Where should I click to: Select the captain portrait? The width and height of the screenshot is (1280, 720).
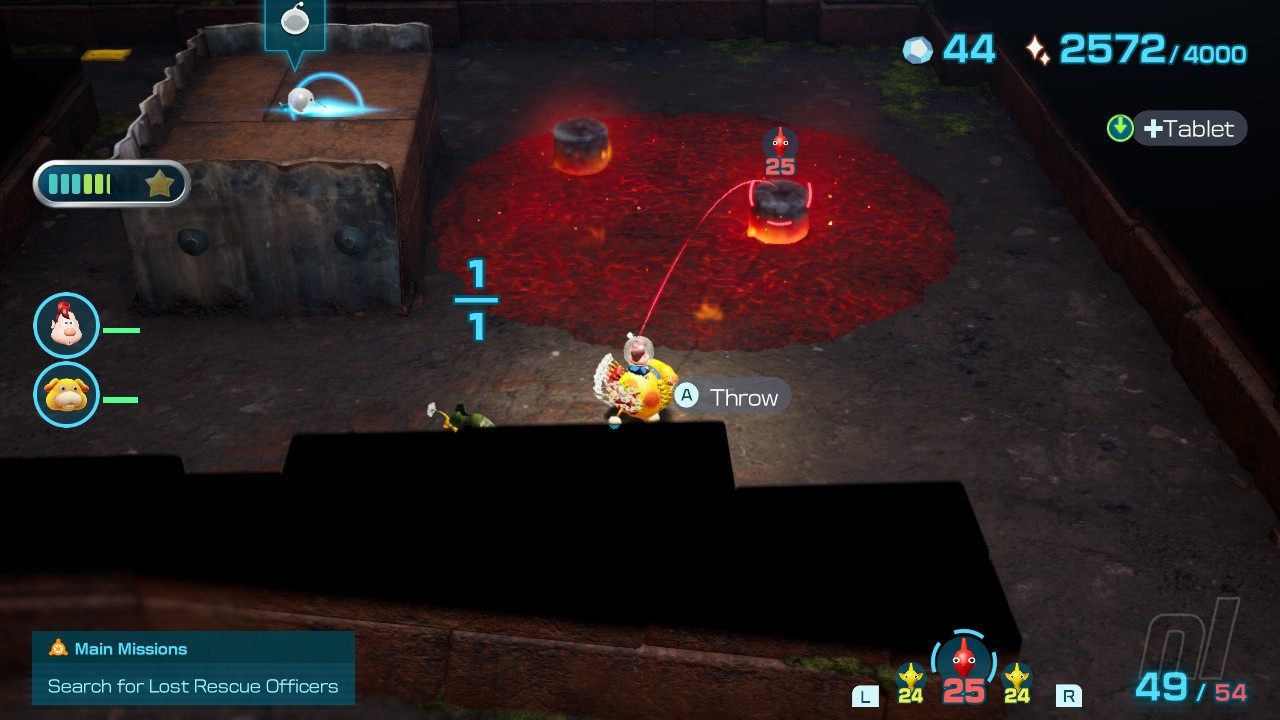pos(66,326)
